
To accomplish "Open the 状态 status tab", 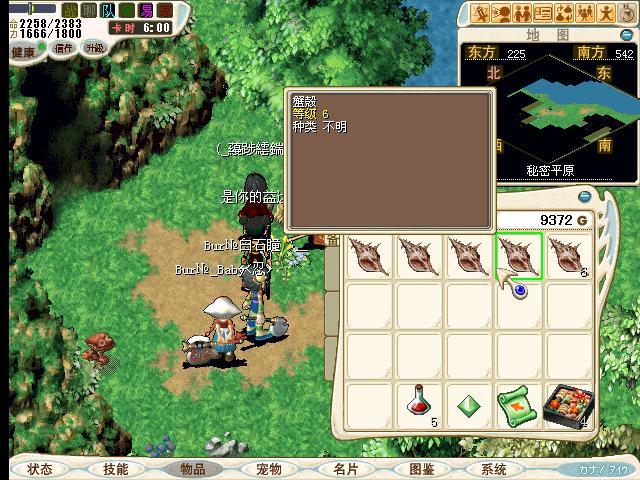I will pos(40,469).
